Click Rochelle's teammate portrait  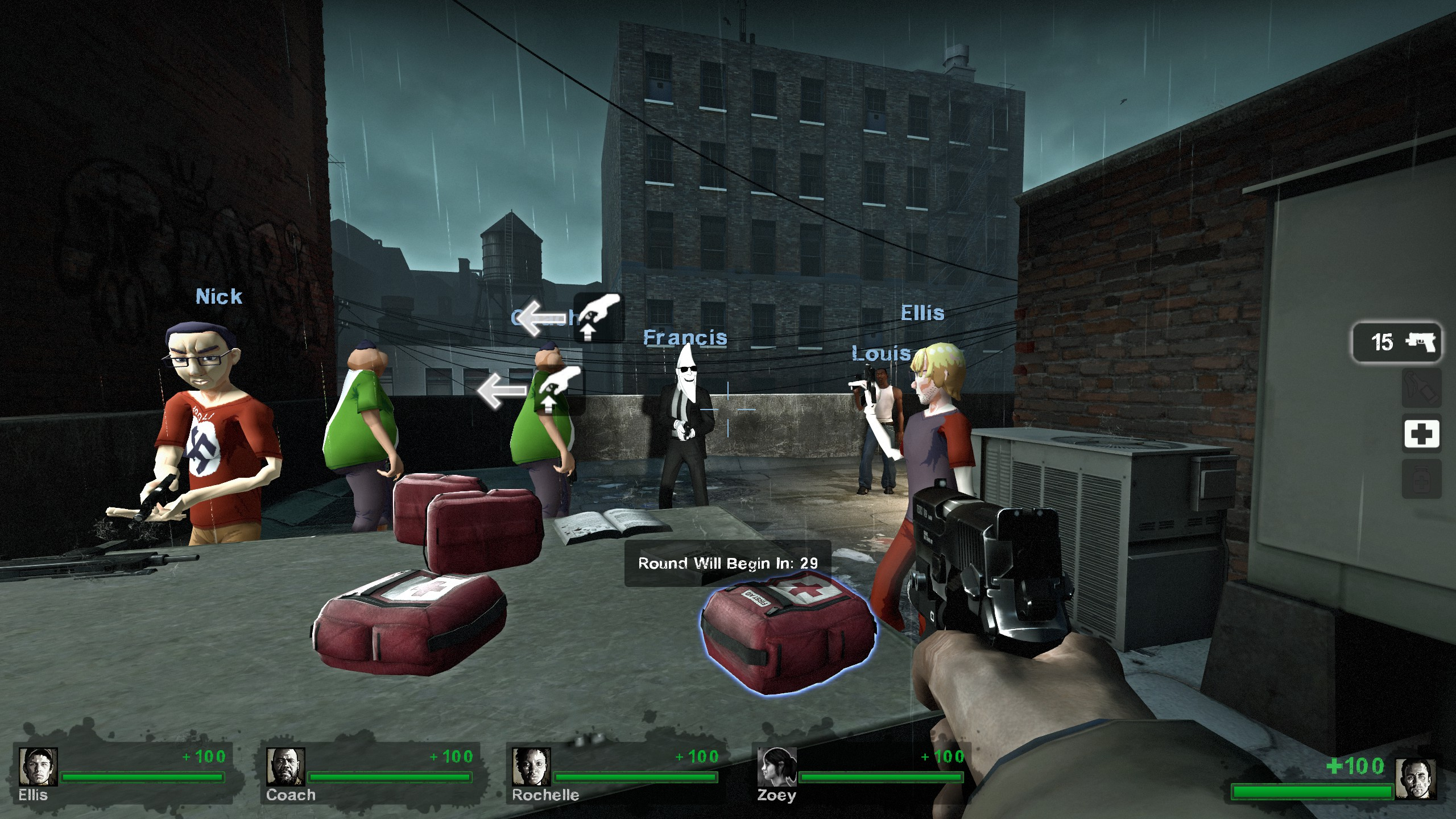pyautogui.click(x=531, y=766)
